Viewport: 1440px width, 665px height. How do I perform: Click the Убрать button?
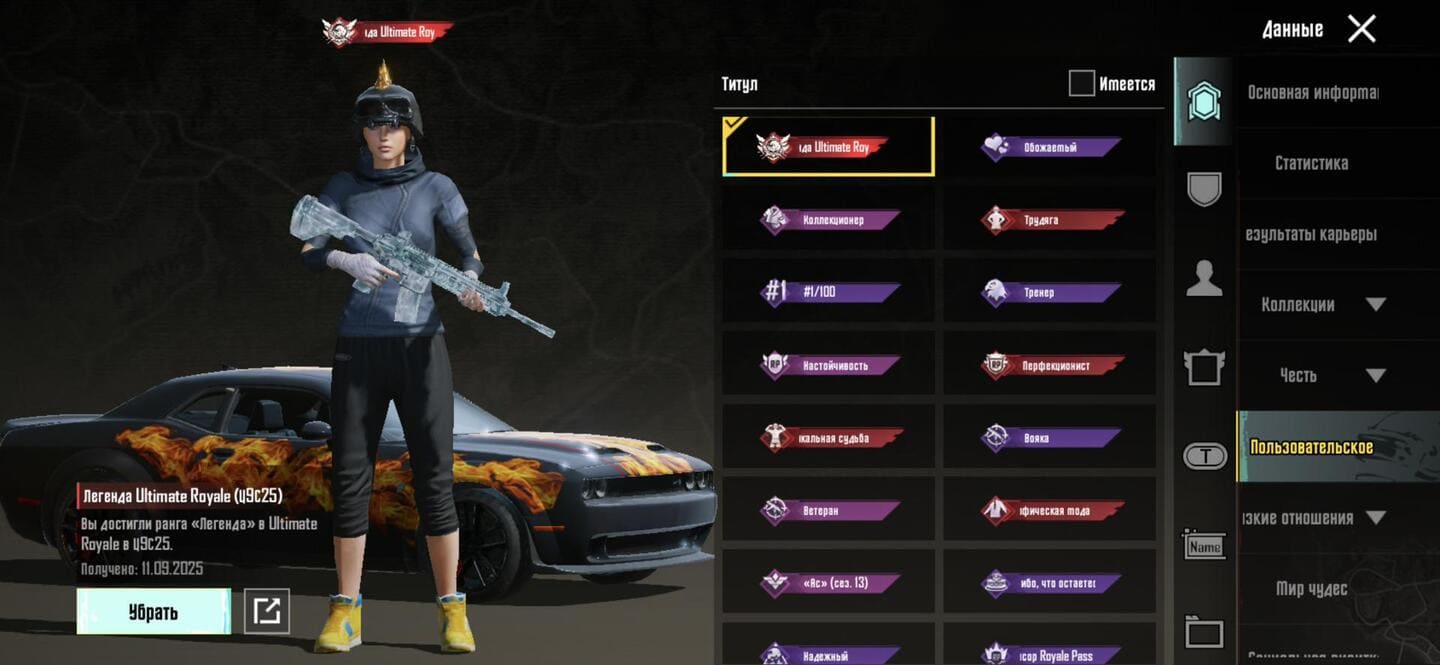[x=153, y=611]
